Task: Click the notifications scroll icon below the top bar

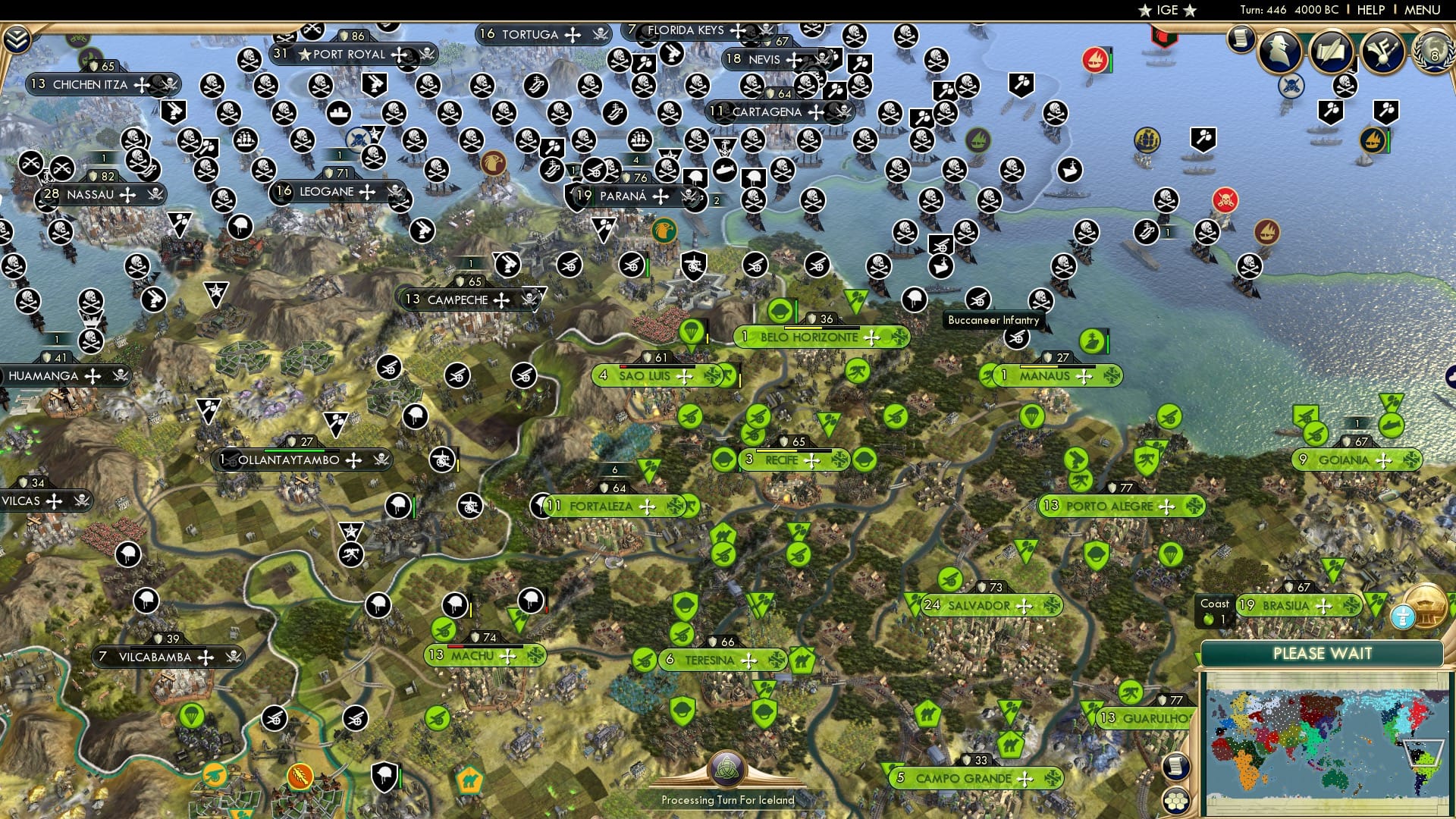Action: tap(1241, 38)
